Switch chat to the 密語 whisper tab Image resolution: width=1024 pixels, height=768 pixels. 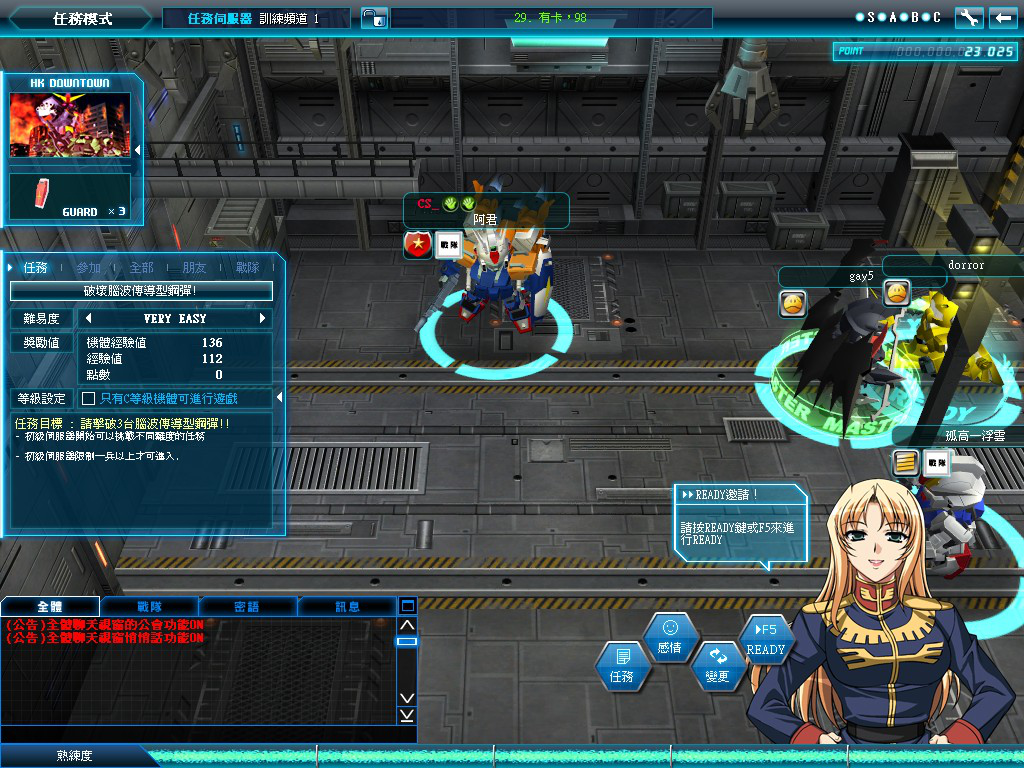[247, 606]
